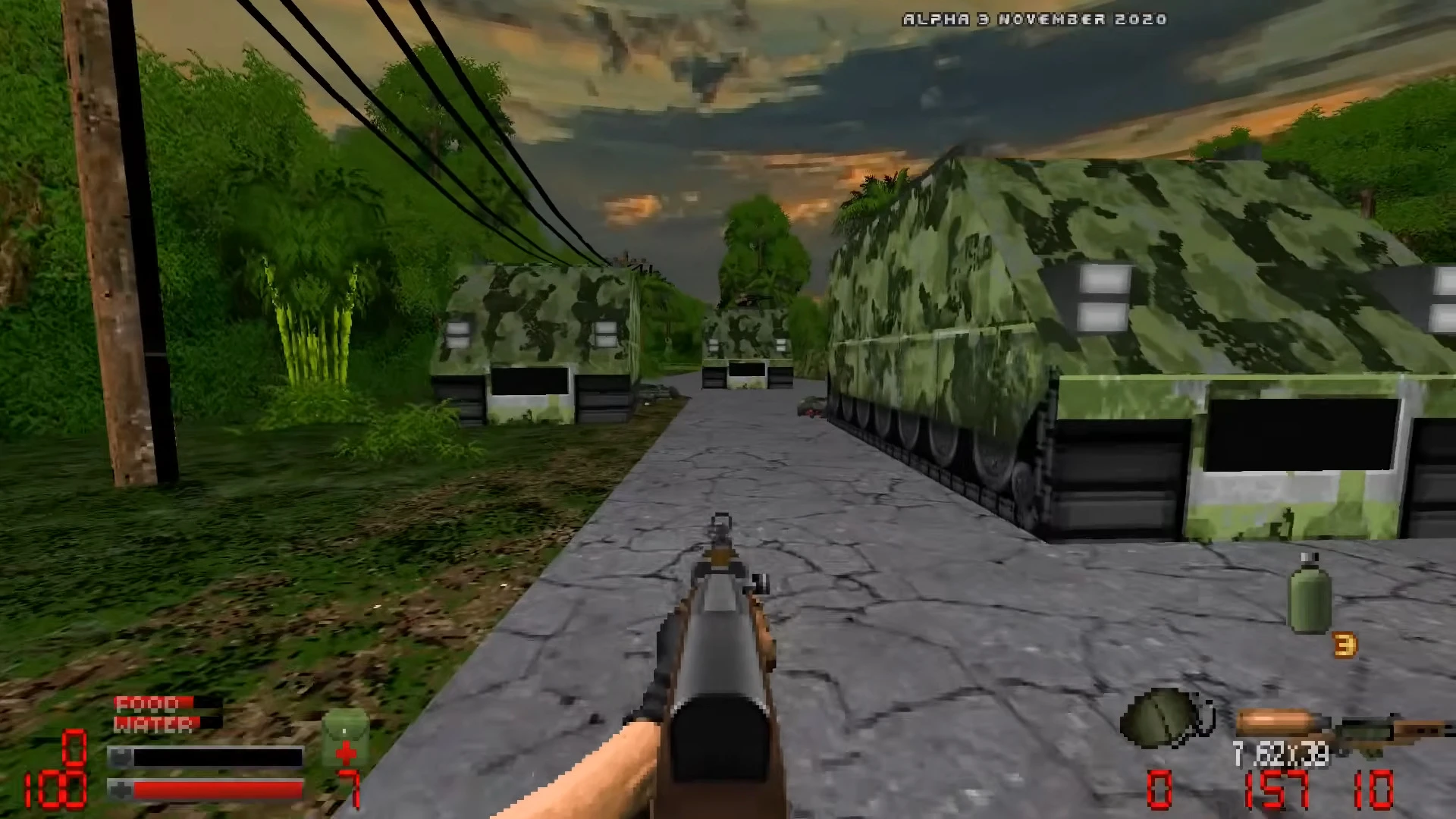Image resolution: width=1456 pixels, height=819 pixels.
Task: Click the WATER status bar label
Action: tap(155, 723)
